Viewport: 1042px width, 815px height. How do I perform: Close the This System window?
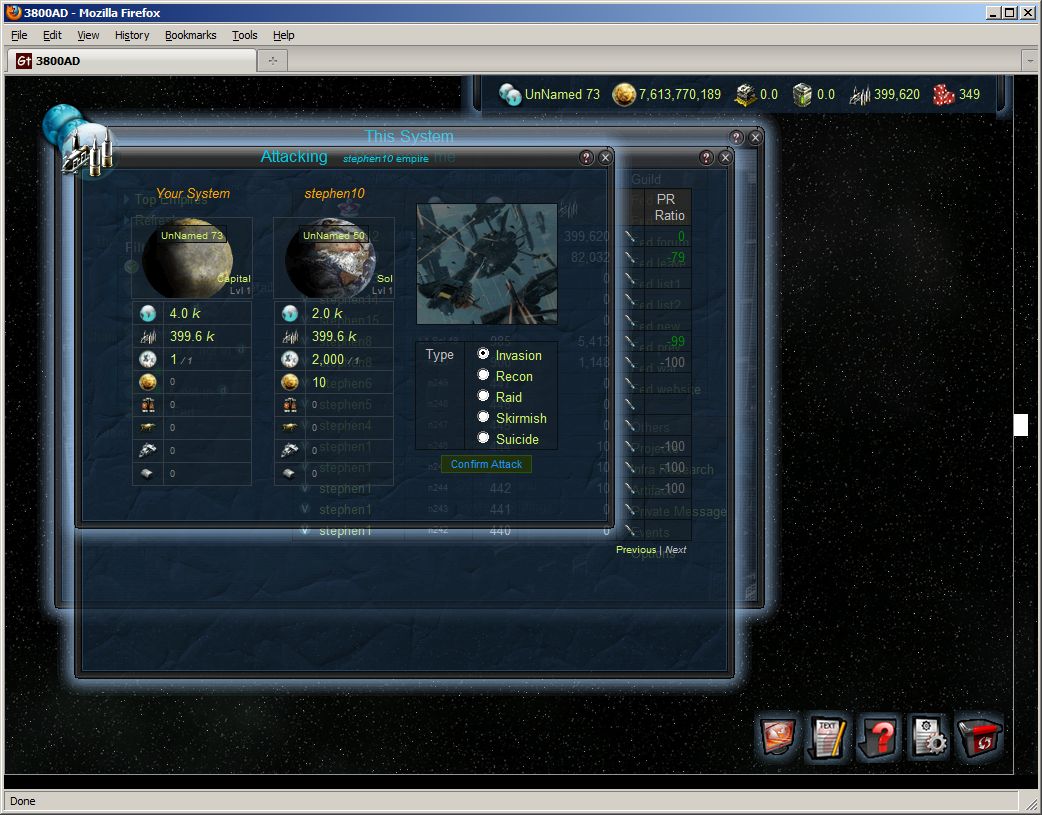(755, 137)
